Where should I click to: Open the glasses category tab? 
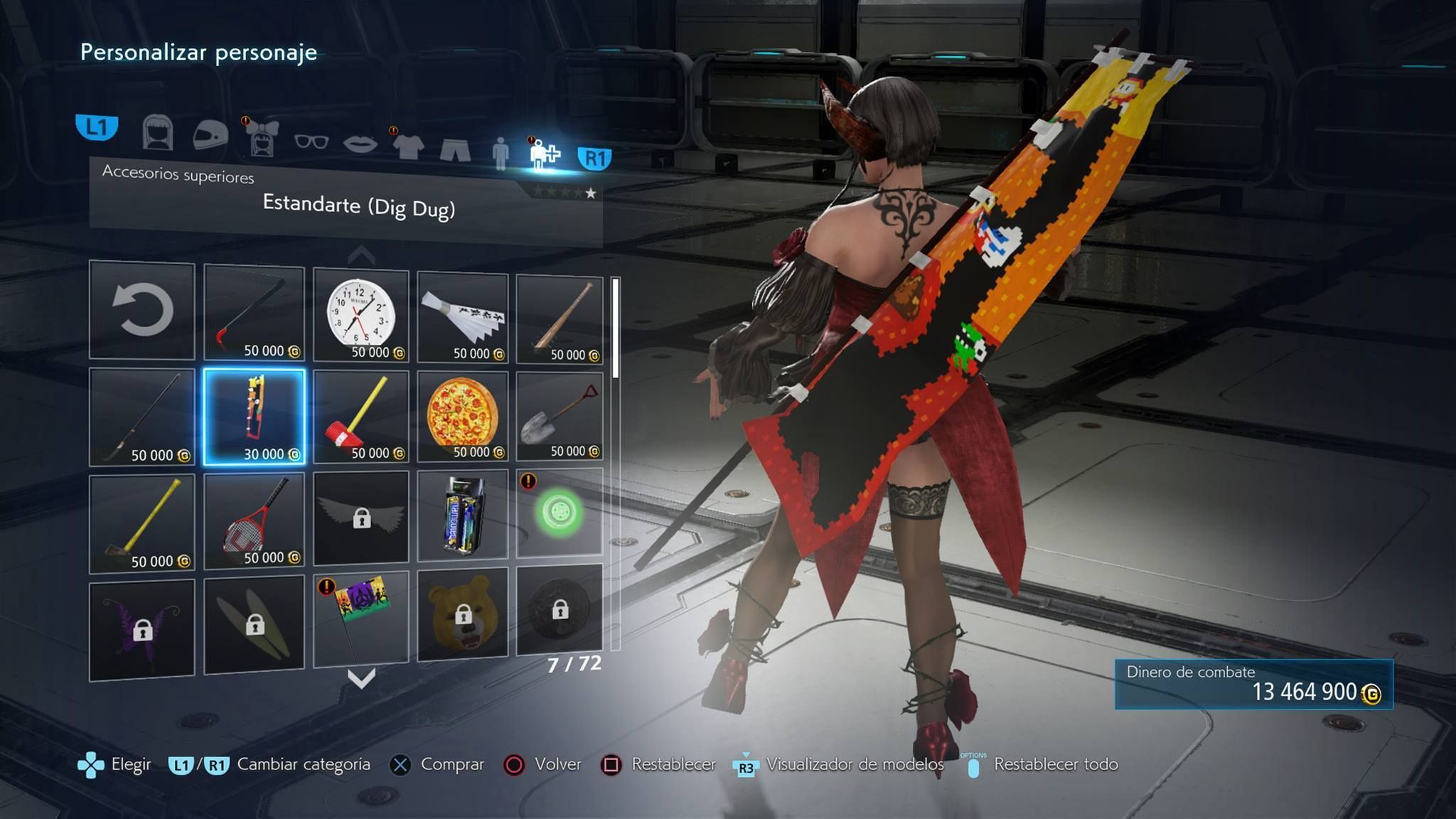[311, 141]
